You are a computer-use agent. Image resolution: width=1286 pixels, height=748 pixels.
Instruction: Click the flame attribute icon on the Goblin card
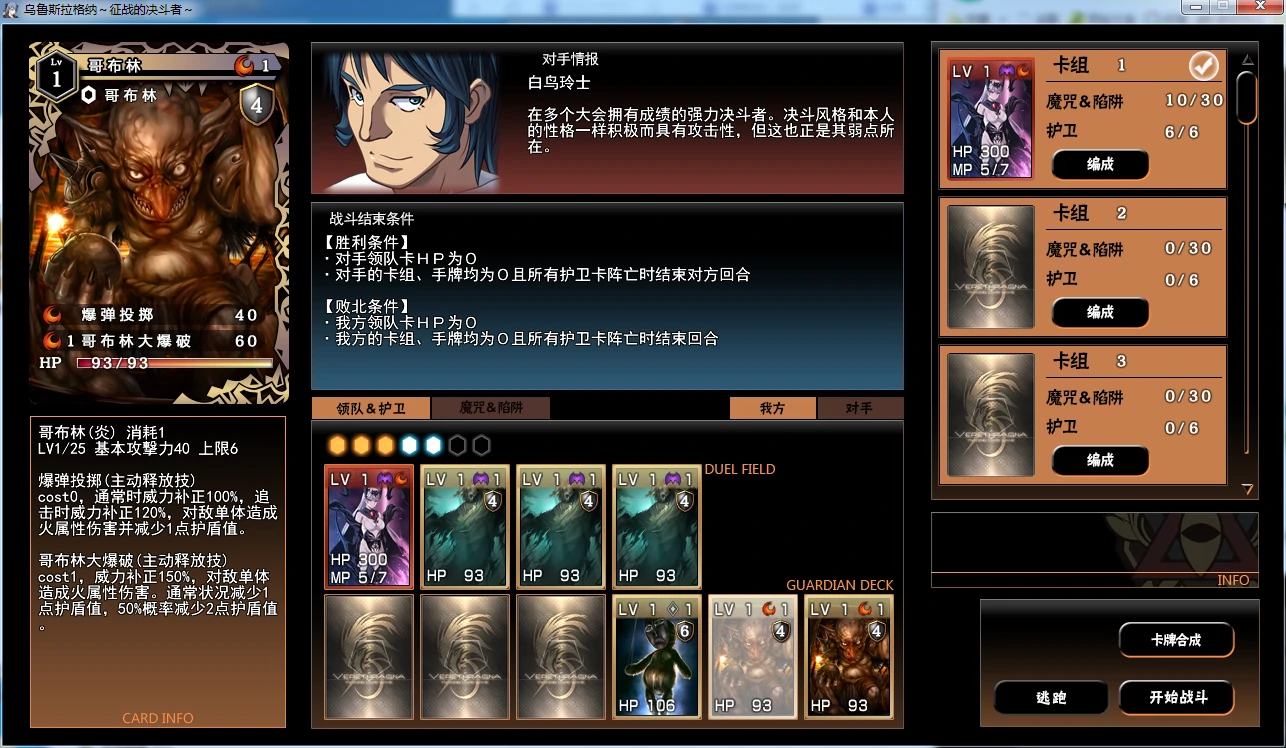[245, 67]
